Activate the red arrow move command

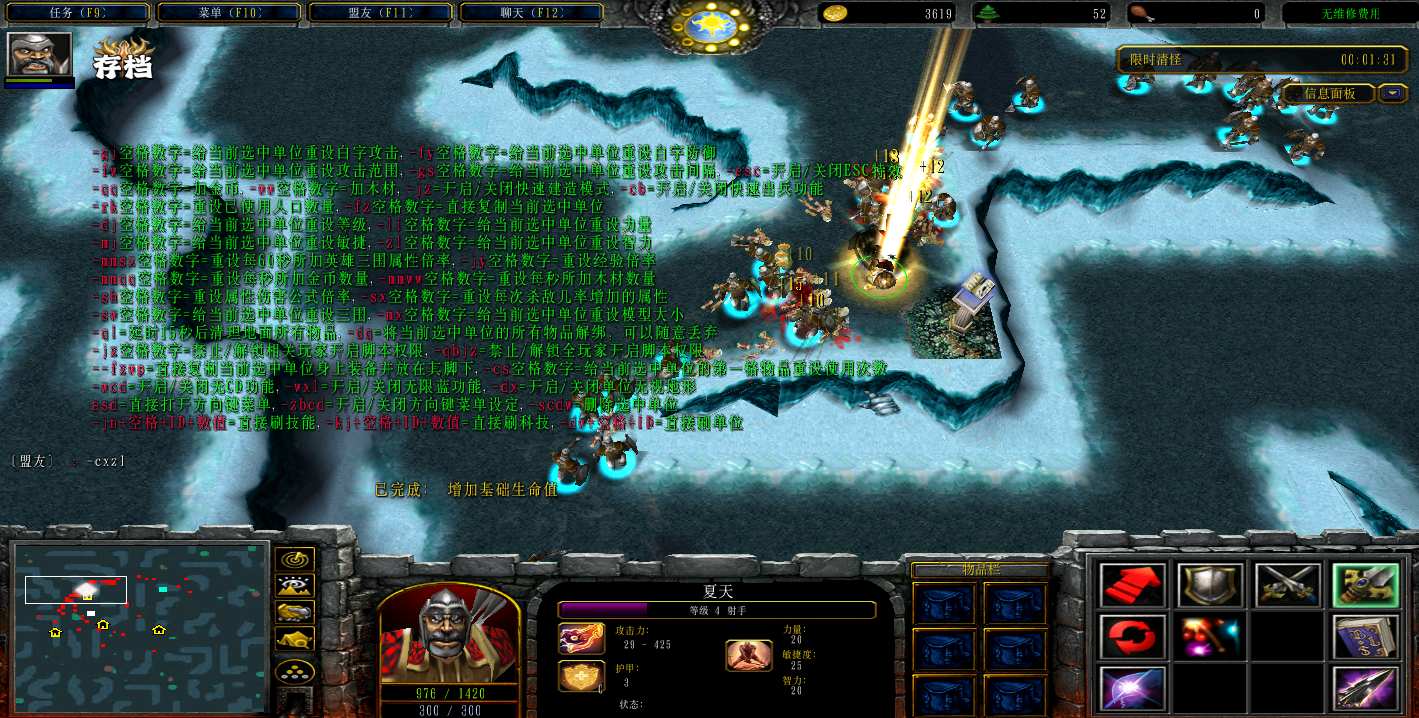(x=1133, y=585)
